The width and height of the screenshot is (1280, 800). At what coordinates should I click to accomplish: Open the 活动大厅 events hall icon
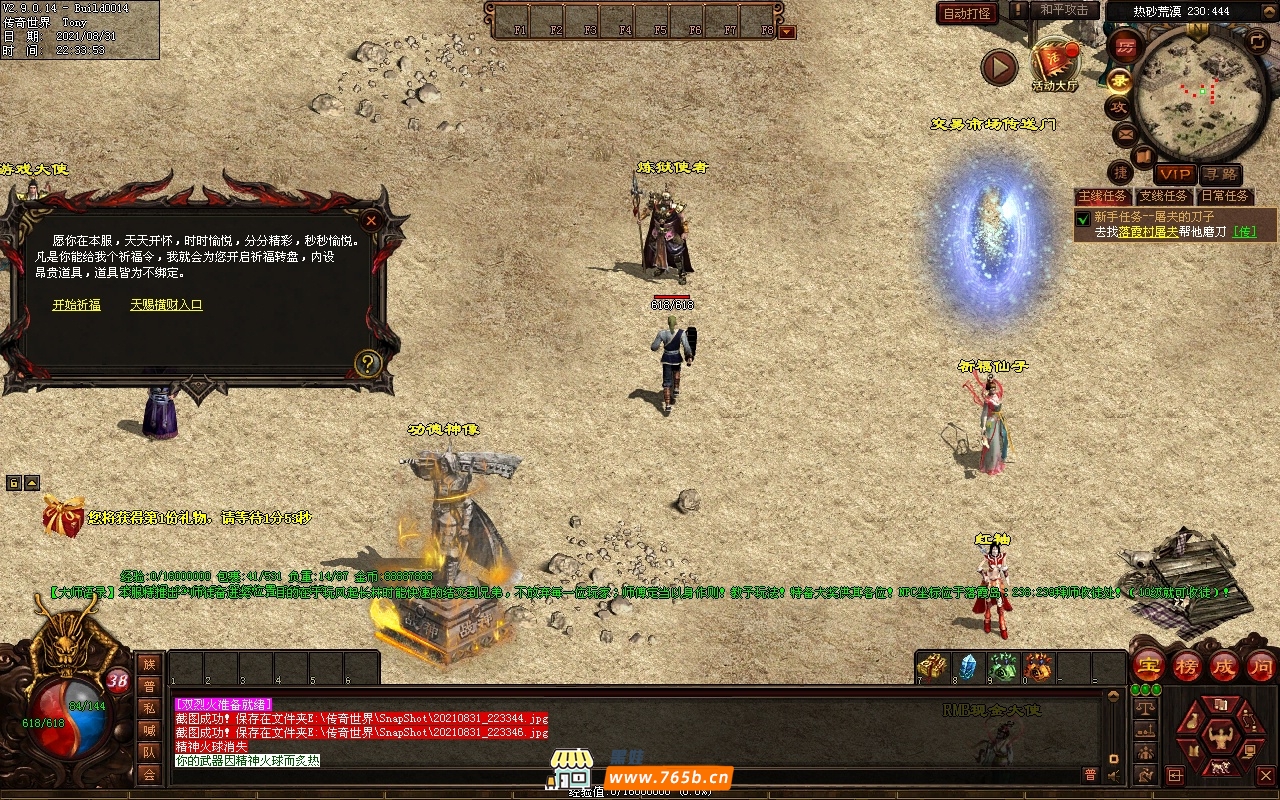tap(1055, 64)
